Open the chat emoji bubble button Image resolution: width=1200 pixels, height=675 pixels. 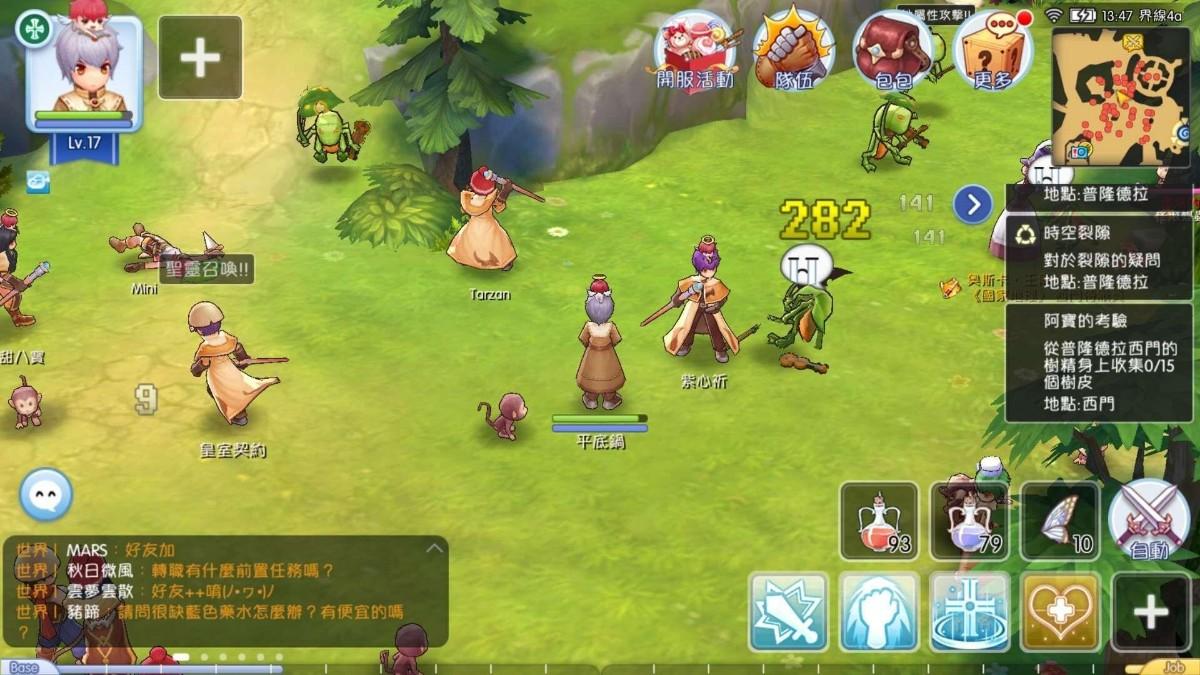pos(46,494)
